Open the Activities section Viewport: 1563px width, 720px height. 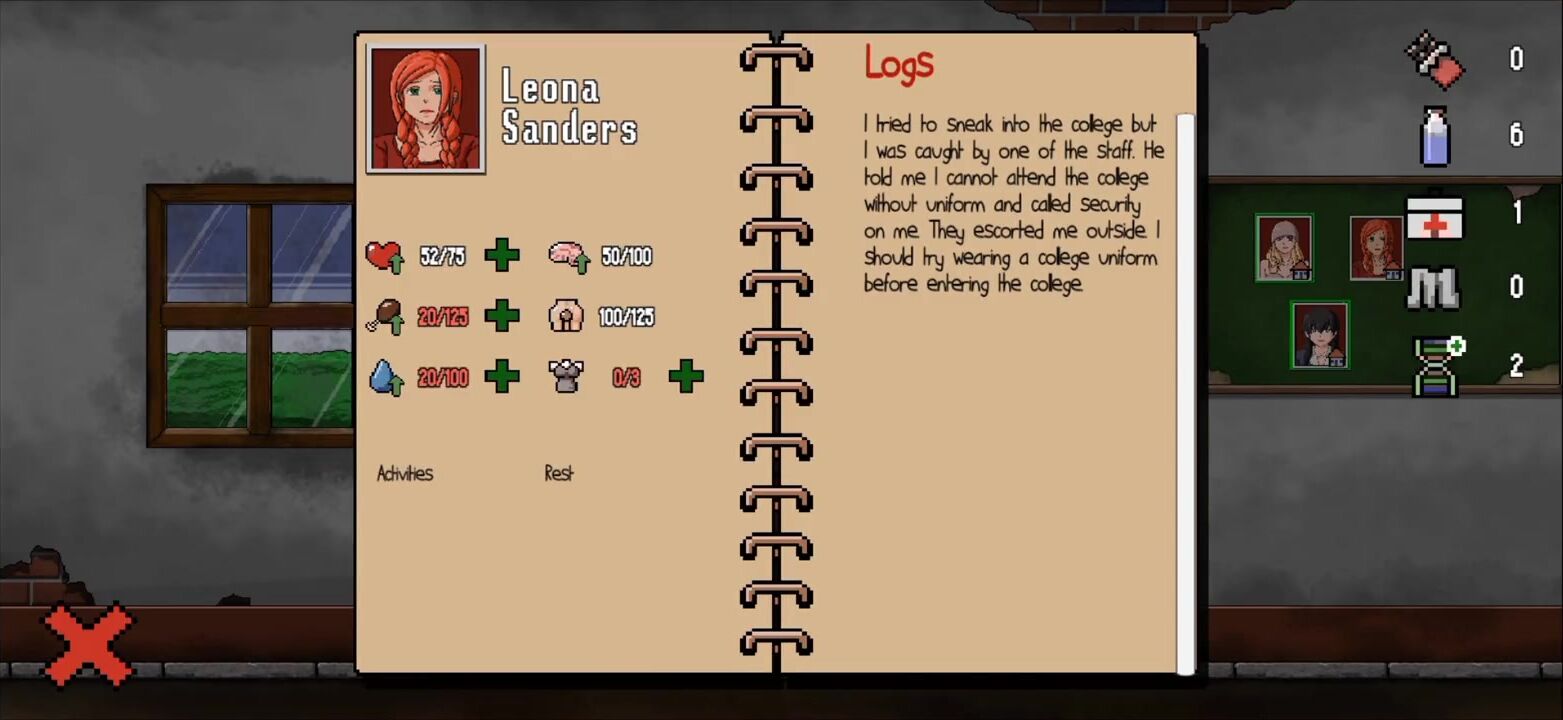pos(405,473)
